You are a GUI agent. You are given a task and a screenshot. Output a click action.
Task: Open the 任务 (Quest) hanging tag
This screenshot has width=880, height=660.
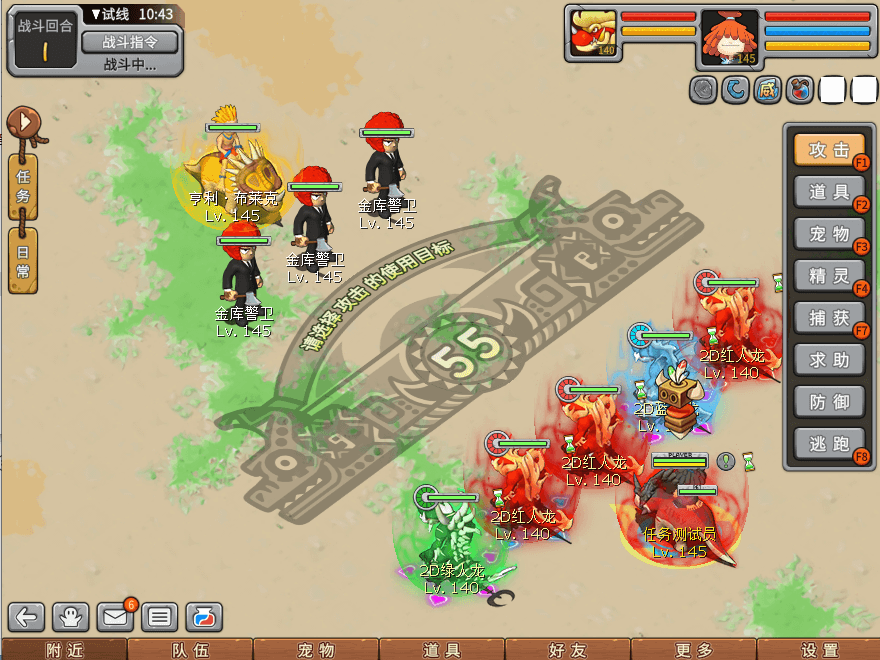coord(23,187)
